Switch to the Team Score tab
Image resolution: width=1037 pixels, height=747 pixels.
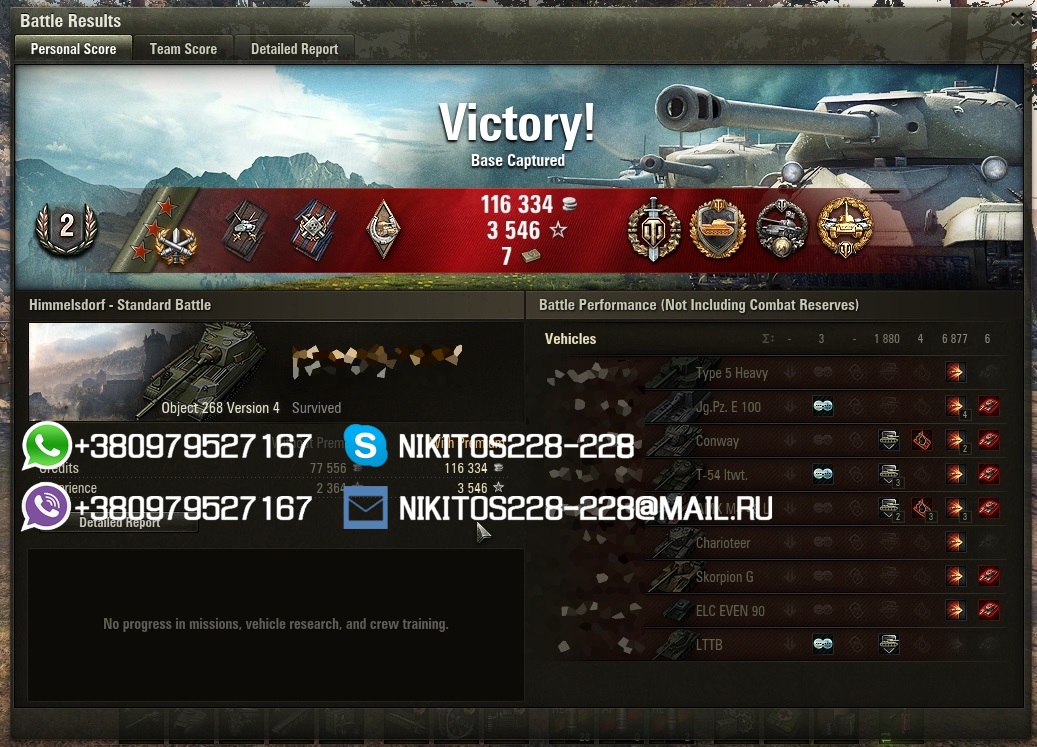[x=183, y=48]
